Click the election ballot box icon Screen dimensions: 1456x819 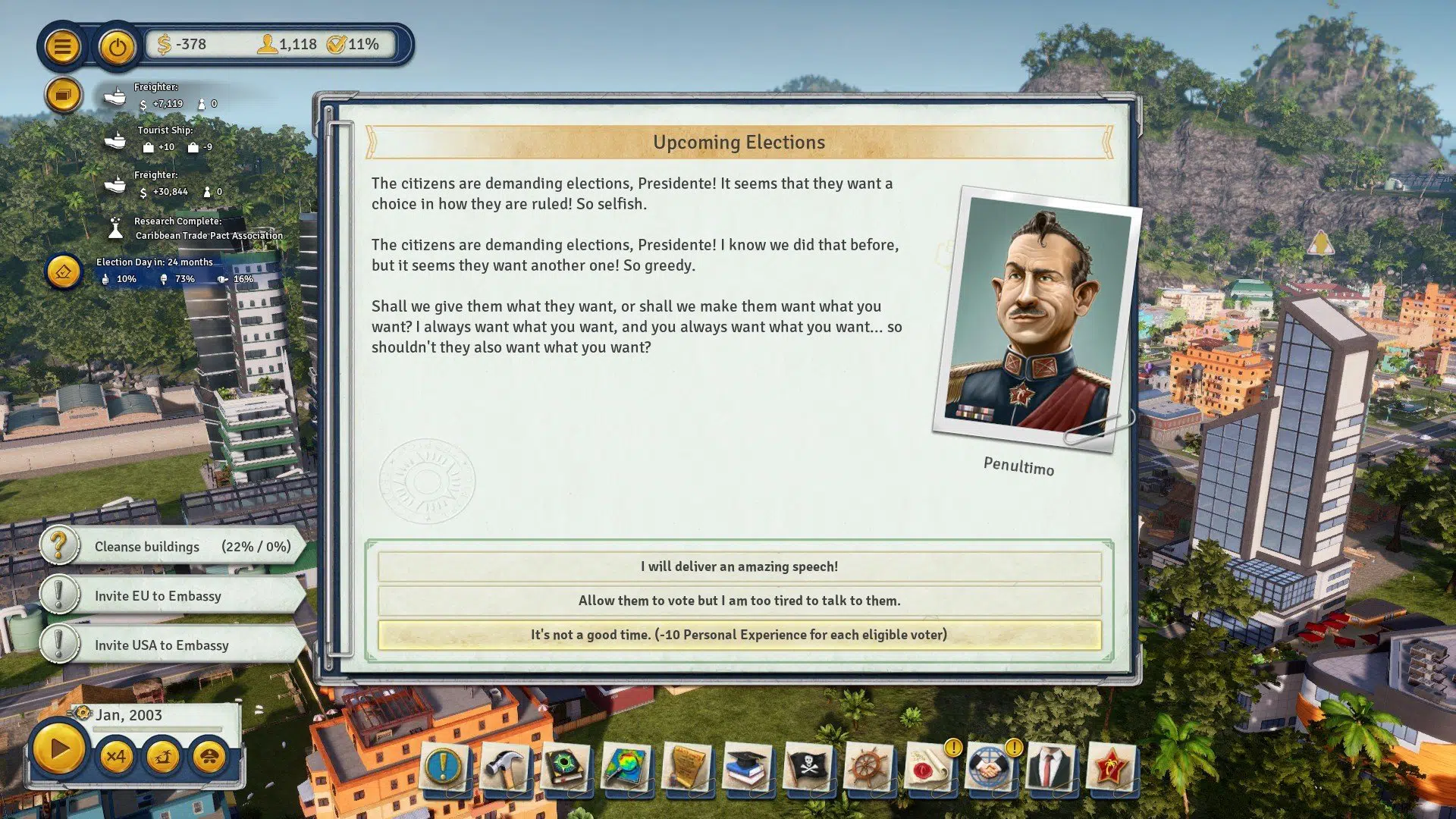click(x=64, y=271)
